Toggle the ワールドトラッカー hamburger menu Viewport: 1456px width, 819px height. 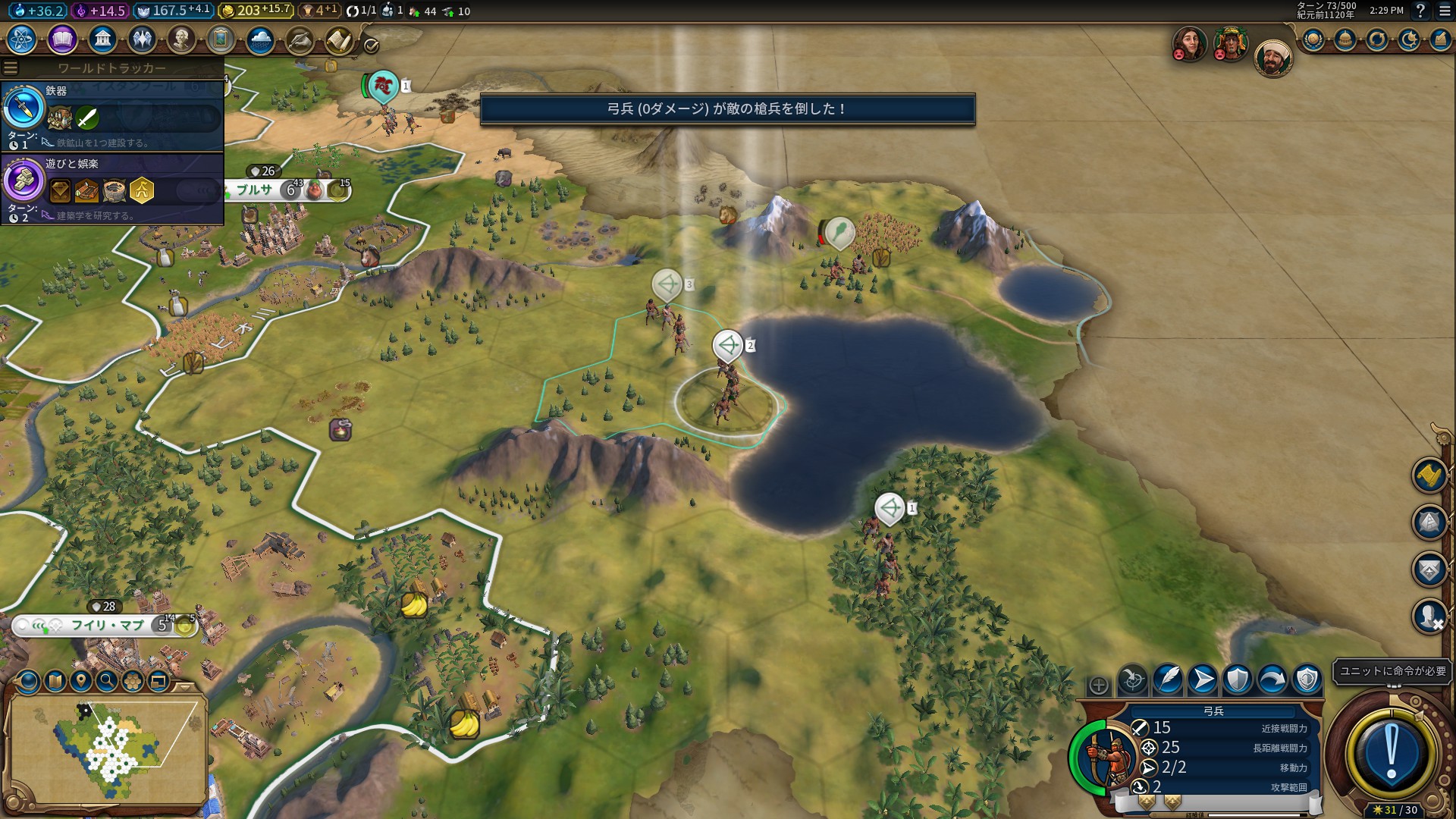tap(11, 68)
